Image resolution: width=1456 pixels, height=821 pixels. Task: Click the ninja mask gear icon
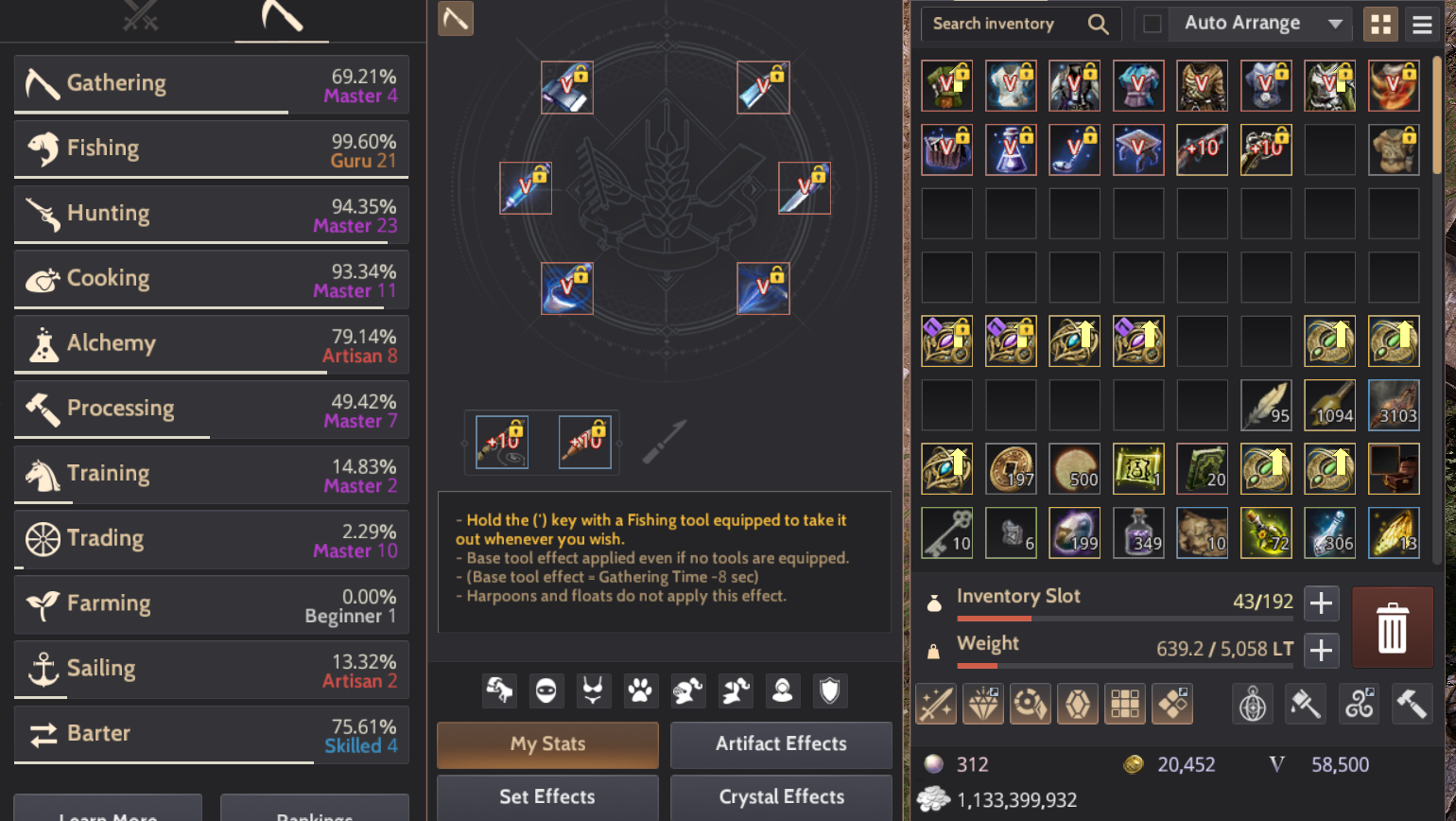point(546,690)
